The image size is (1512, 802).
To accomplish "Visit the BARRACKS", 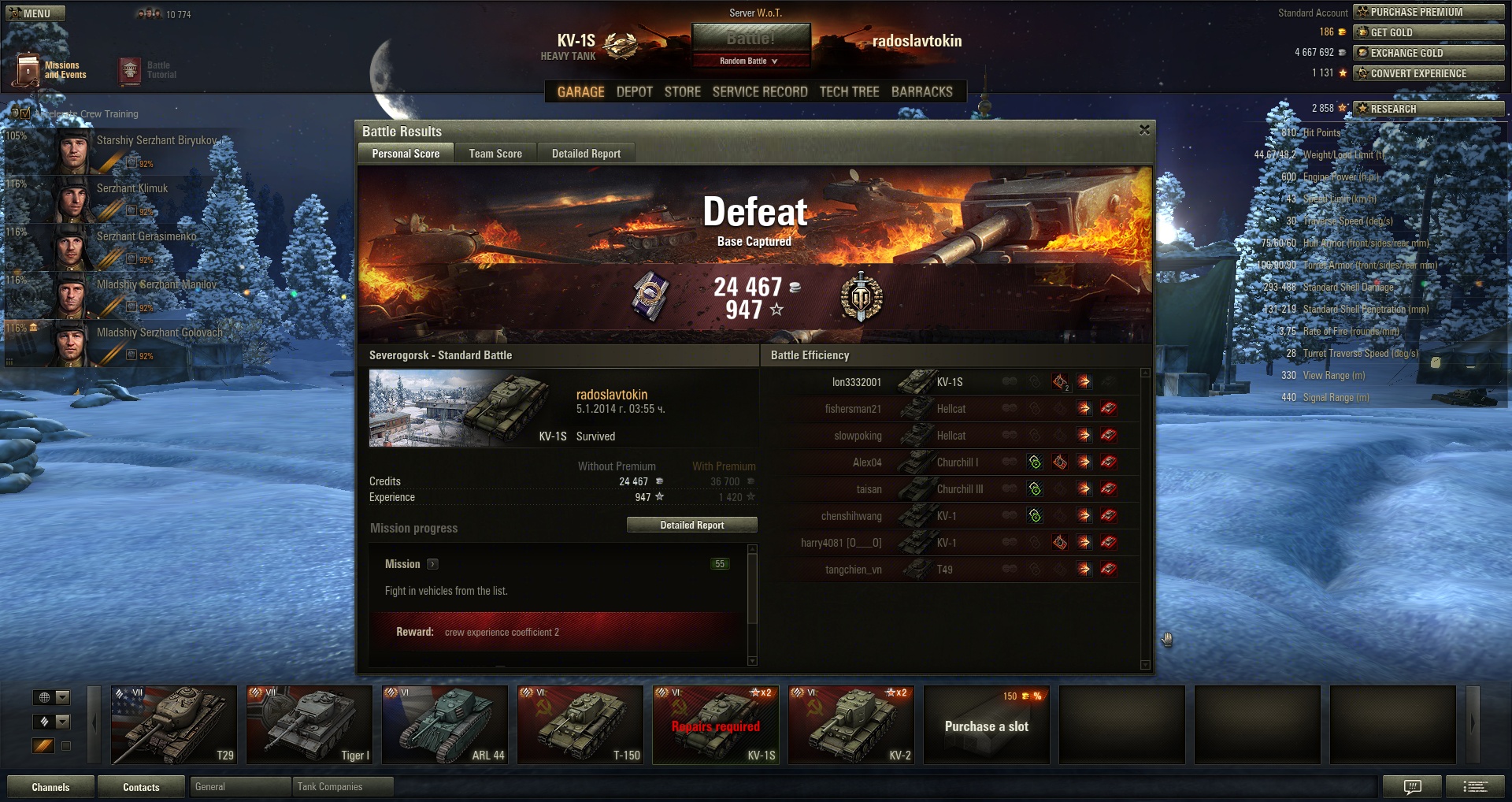I will pos(921,92).
